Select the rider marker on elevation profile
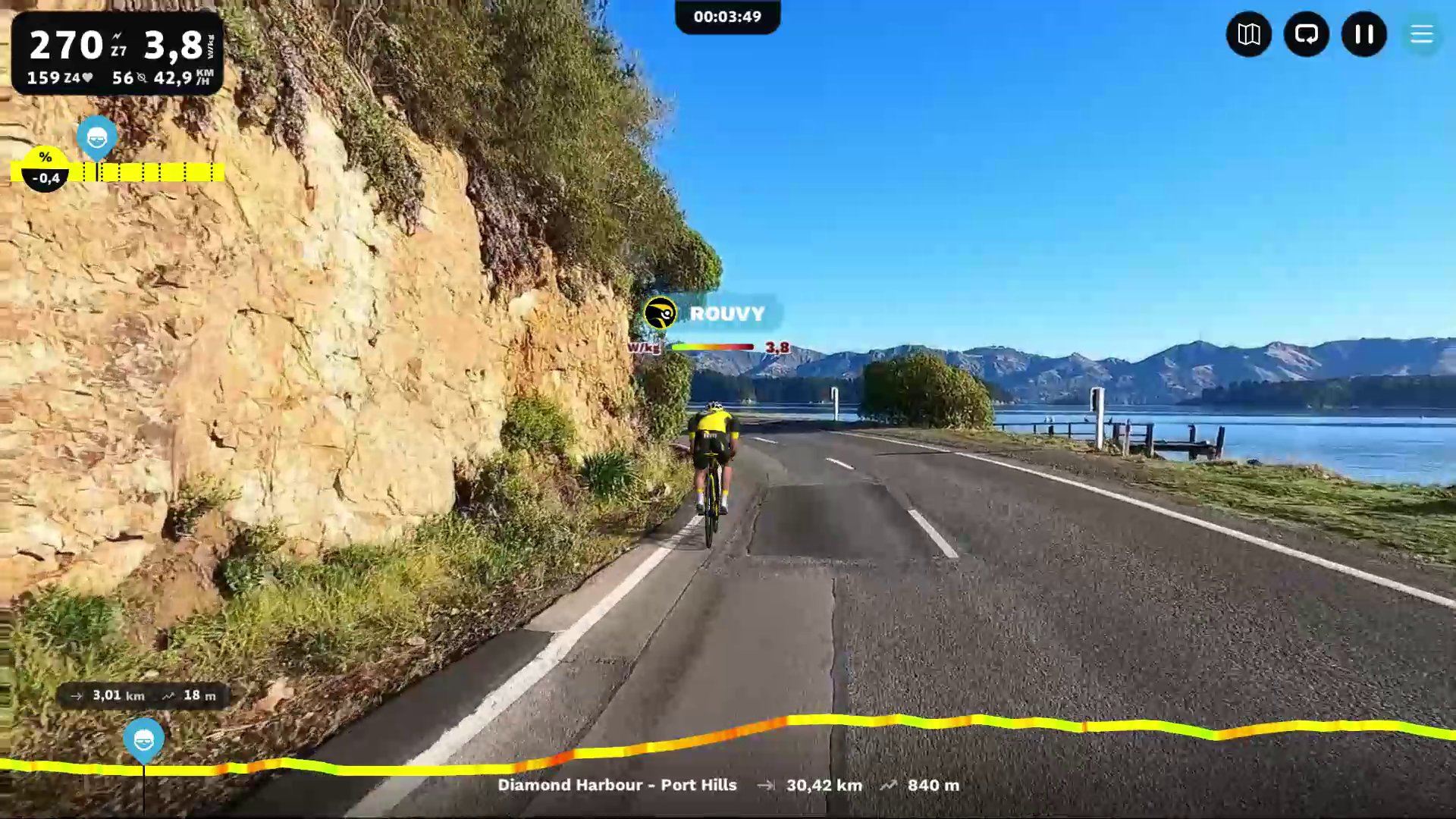 (x=143, y=739)
